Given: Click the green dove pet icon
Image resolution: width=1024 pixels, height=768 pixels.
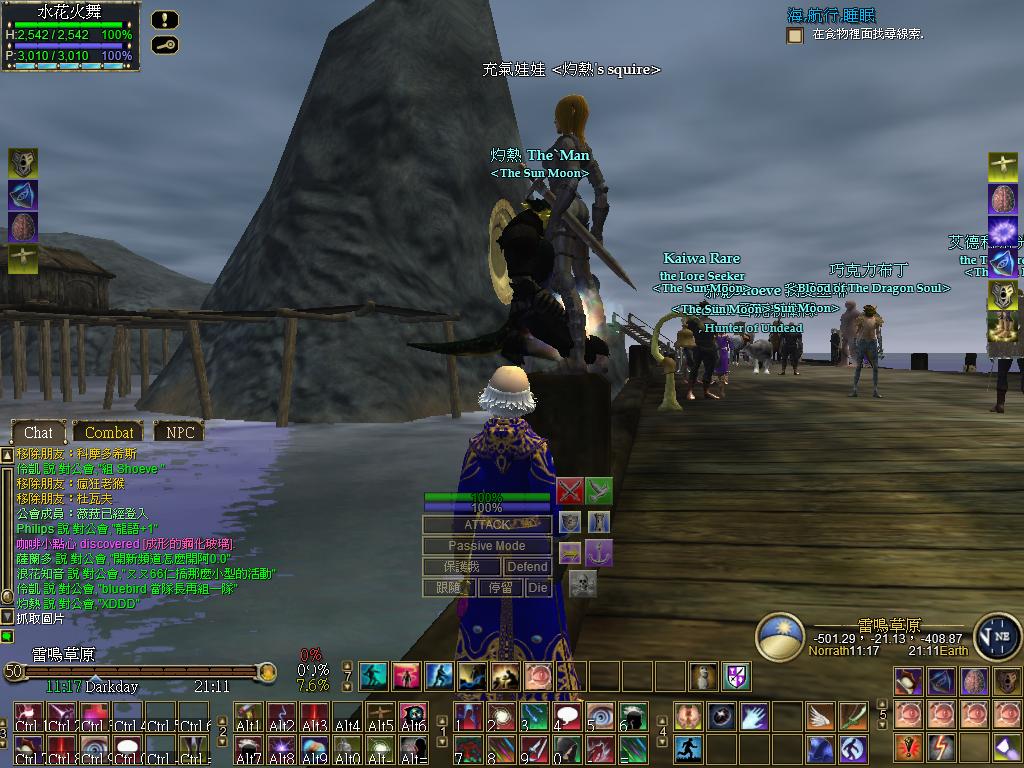Looking at the screenshot, I should [598, 491].
